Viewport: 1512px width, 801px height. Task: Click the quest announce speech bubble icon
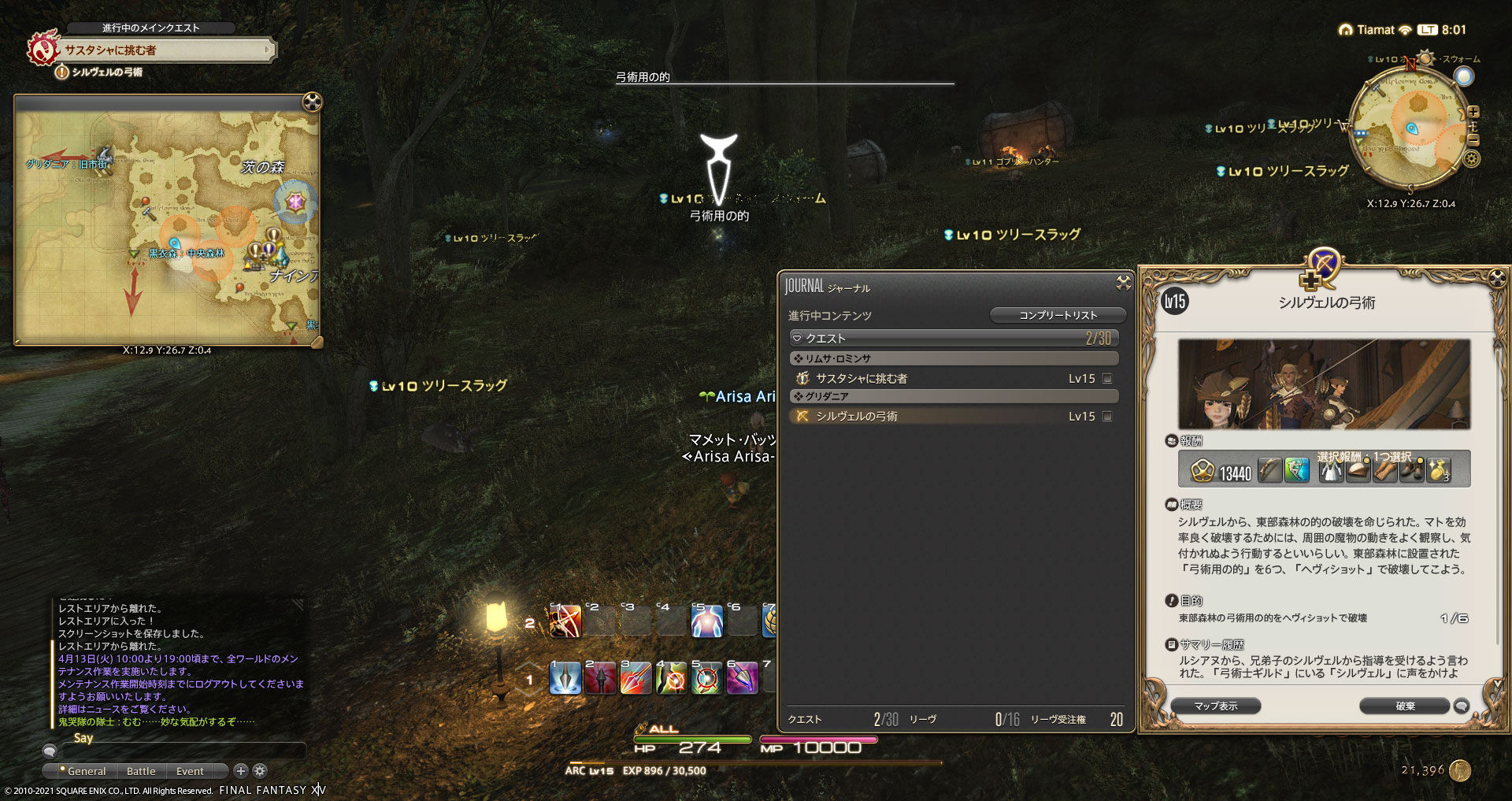coord(1462,706)
